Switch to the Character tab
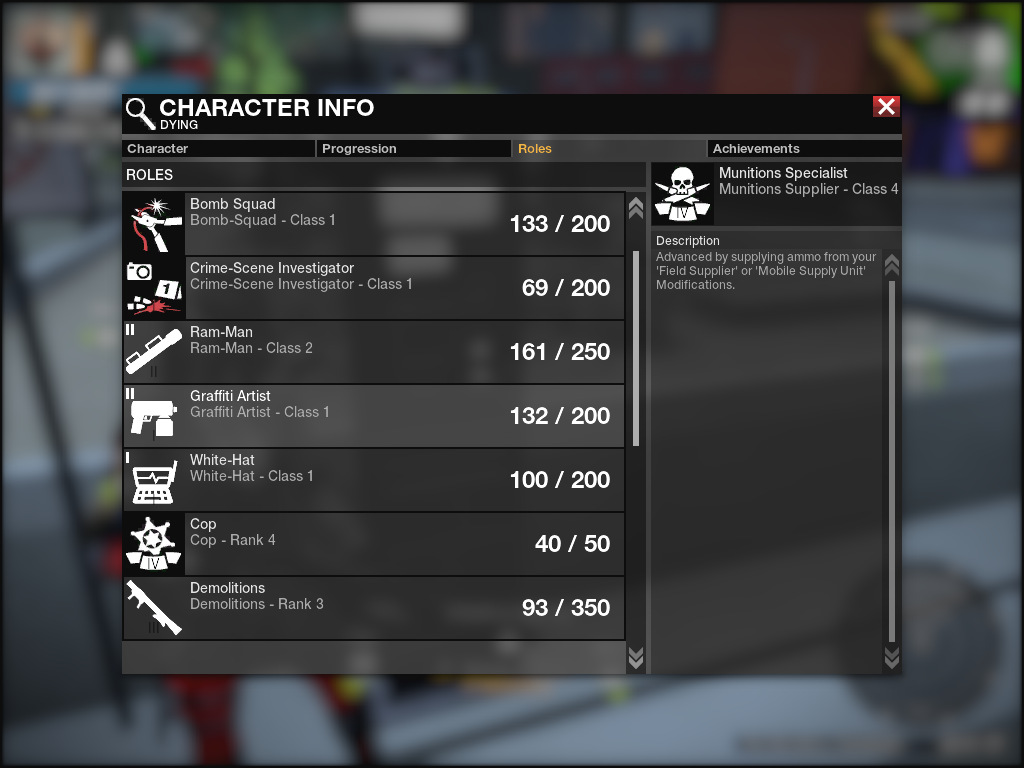Image resolution: width=1024 pixels, height=768 pixels. coord(218,149)
